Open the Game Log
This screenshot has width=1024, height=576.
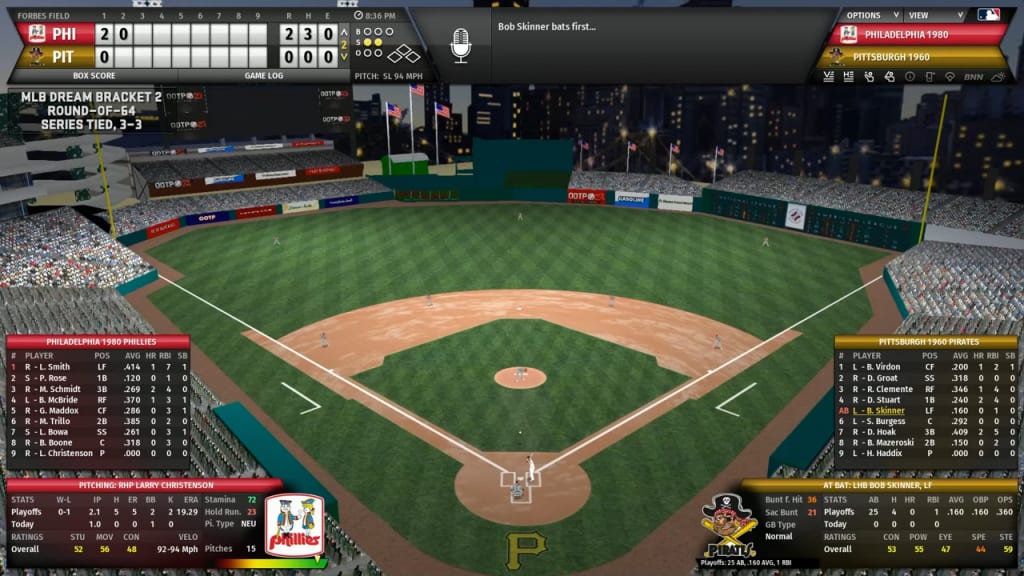click(264, 75)
